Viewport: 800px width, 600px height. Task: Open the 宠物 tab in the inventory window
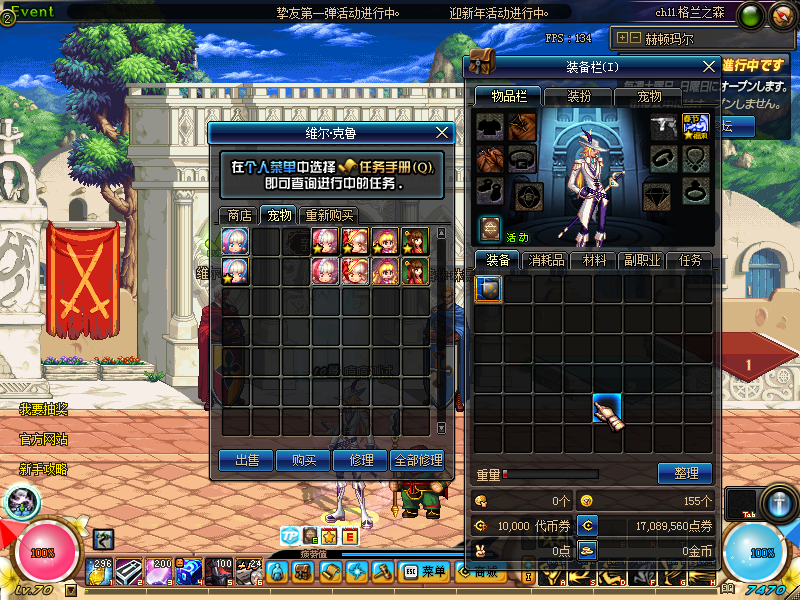[649, 97]
